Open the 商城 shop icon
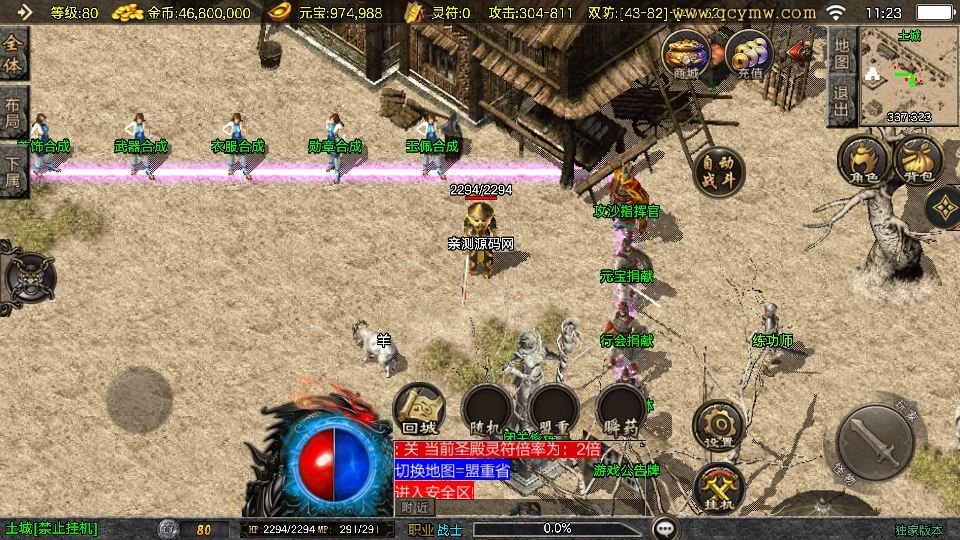Screen dimensions: 960x540 (686, 55)
